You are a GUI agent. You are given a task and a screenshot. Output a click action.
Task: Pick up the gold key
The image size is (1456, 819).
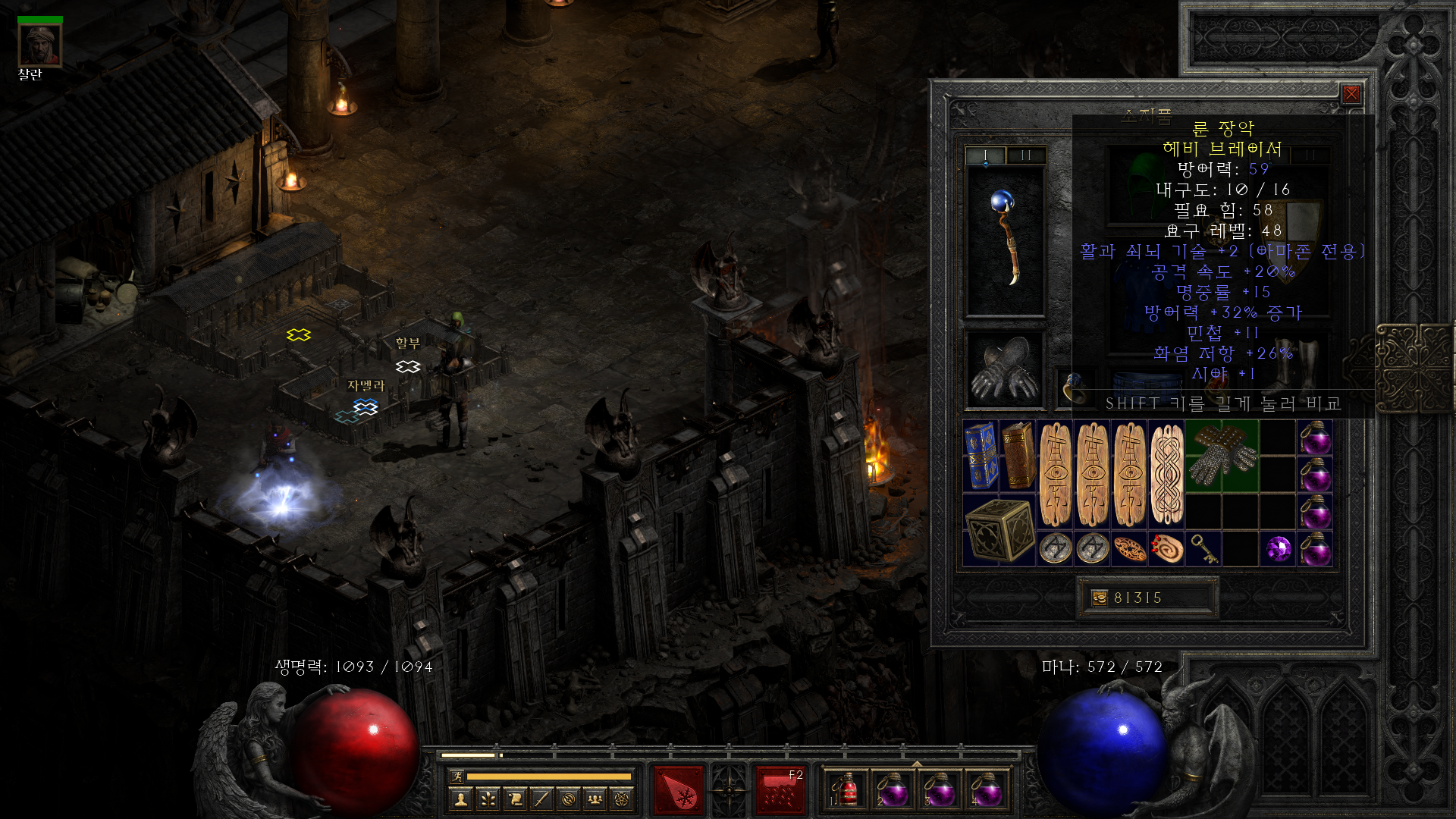click(x=1203, y=548)
